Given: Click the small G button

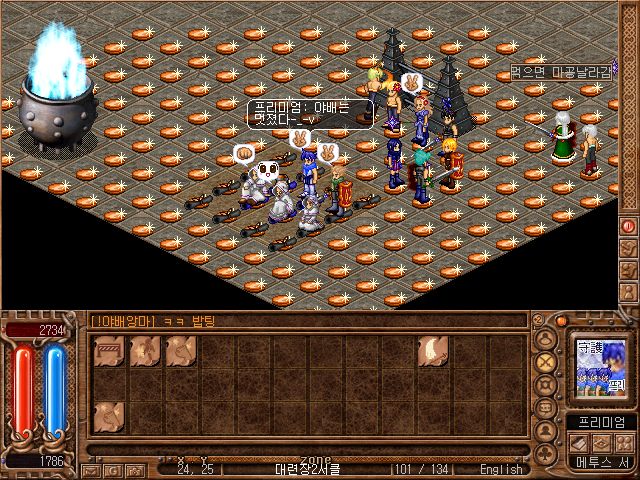Looking at the screenshot, I should point(111,469).
